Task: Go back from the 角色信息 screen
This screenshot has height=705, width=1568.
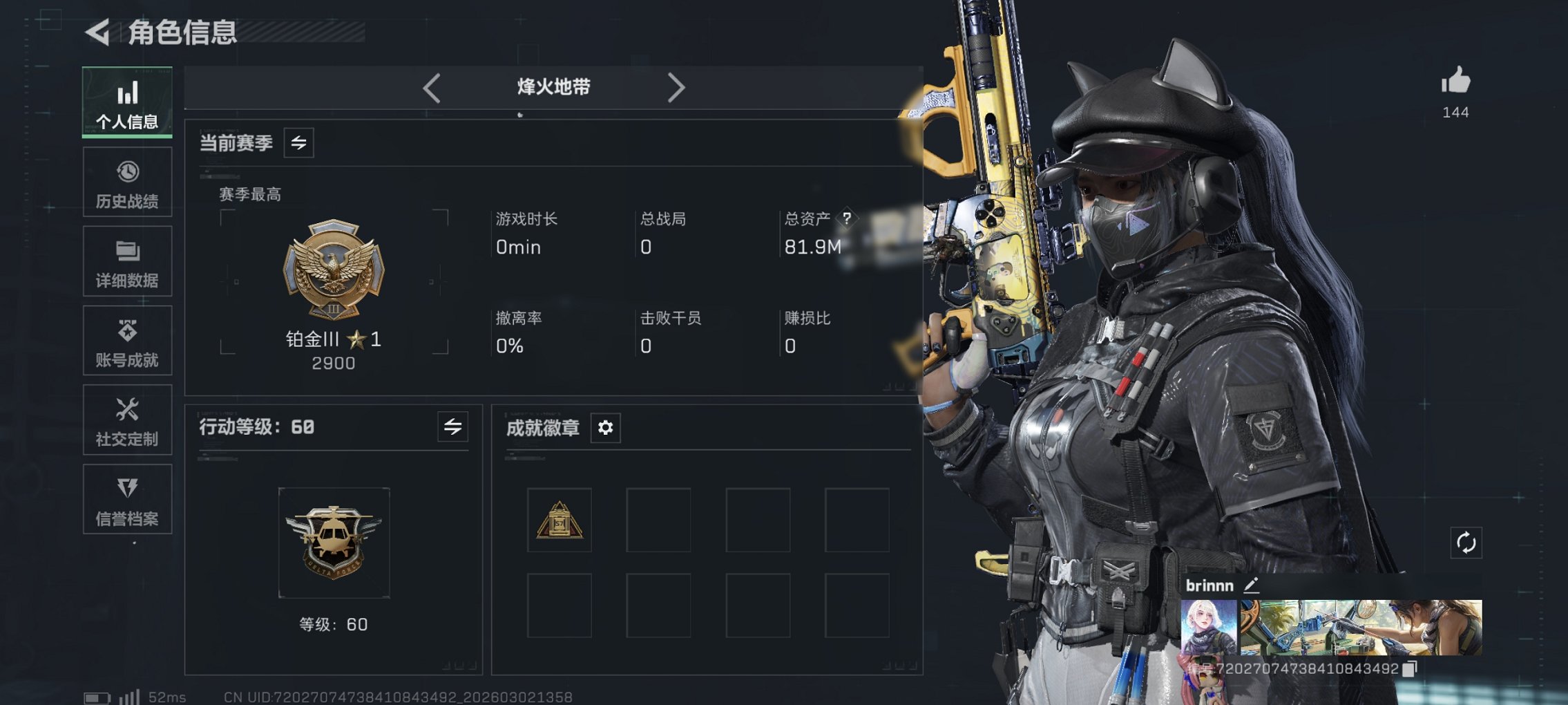Action: pyautogui.click(x=98, y=32)
